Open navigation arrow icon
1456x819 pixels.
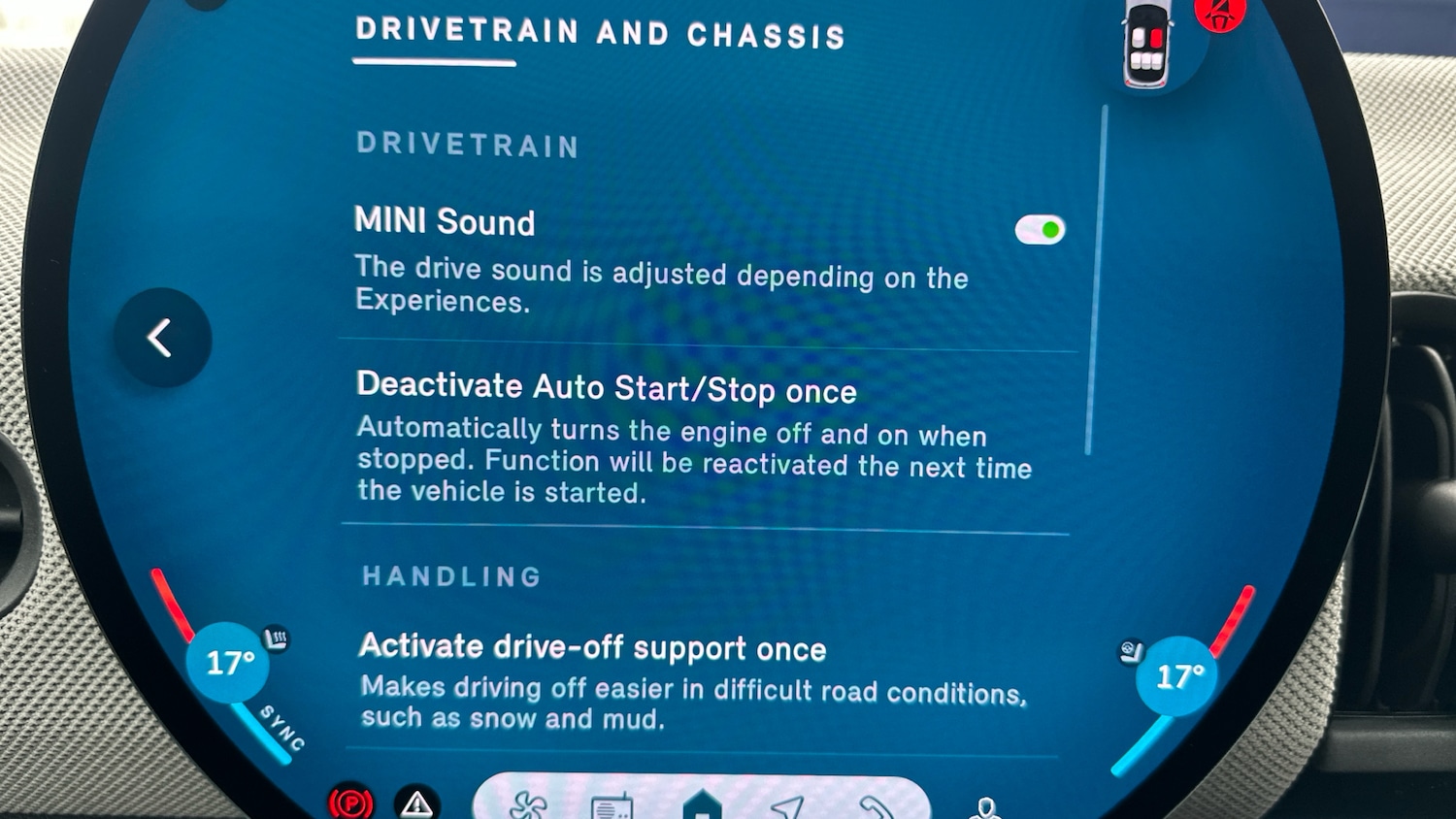click(787, 807)
